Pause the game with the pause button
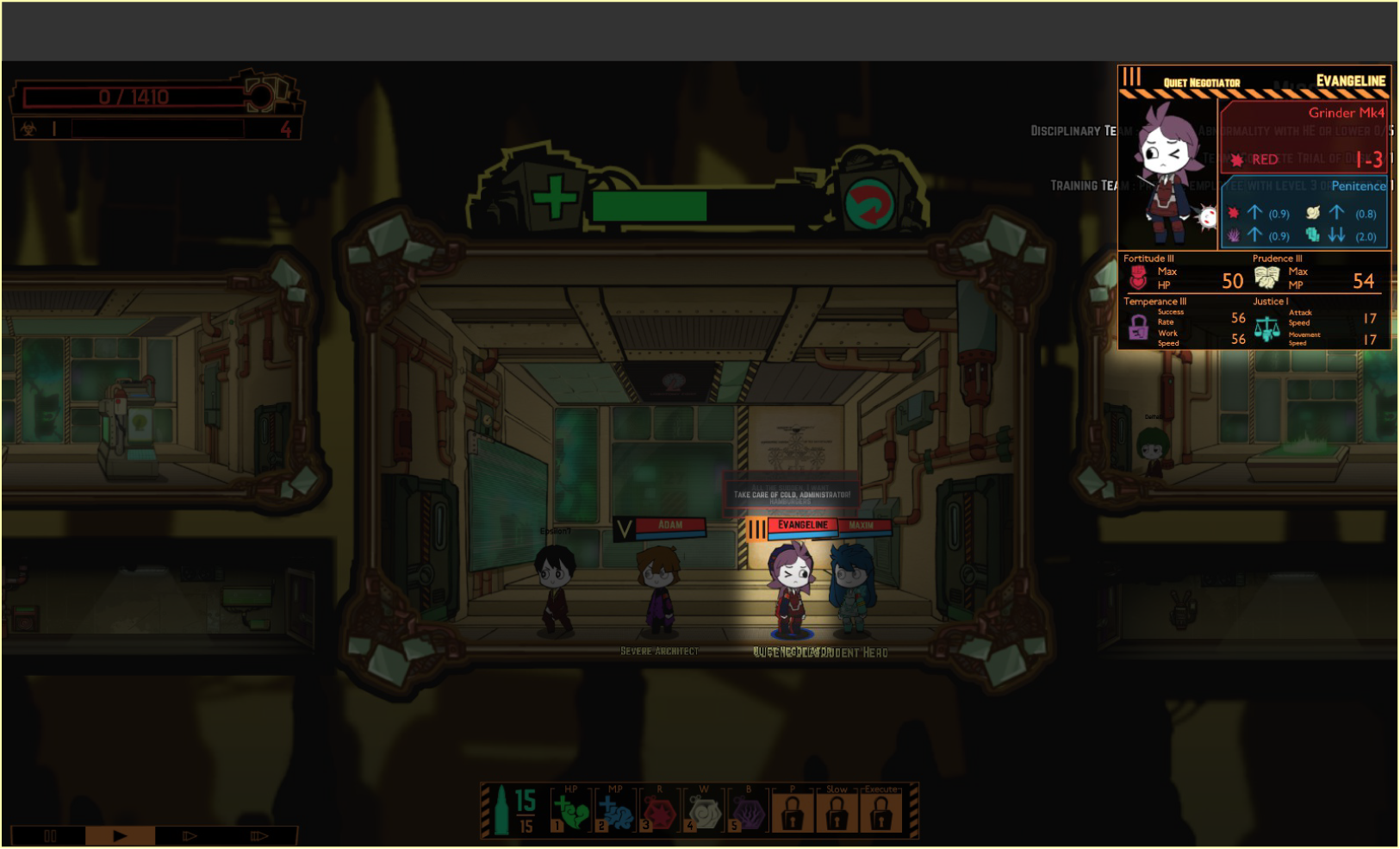Image resolution: width=1400 pixels, height=849 pixels. 50,835
